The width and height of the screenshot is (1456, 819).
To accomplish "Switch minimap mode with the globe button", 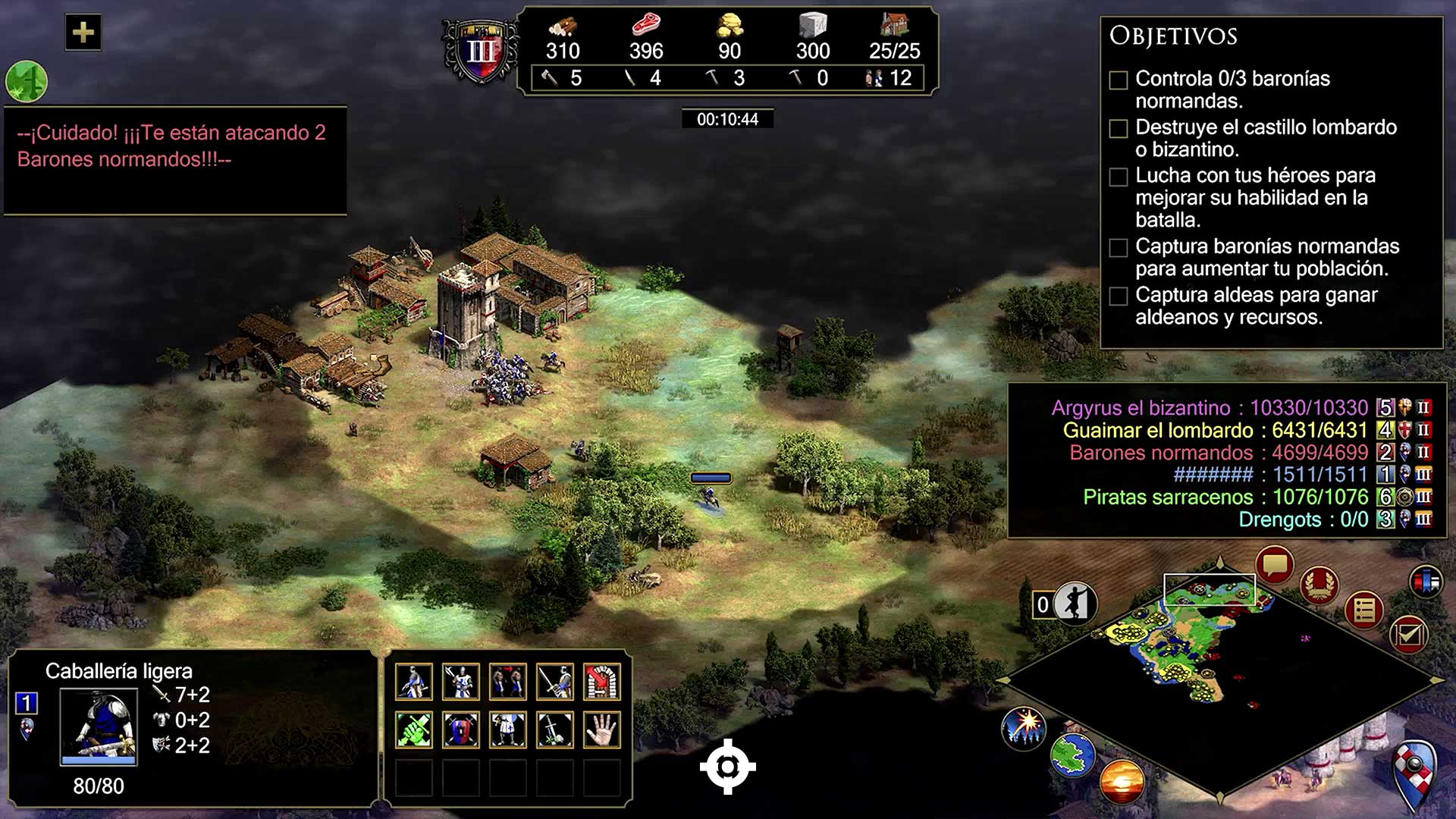I will pyautogui.click(x=1073, y=755).
